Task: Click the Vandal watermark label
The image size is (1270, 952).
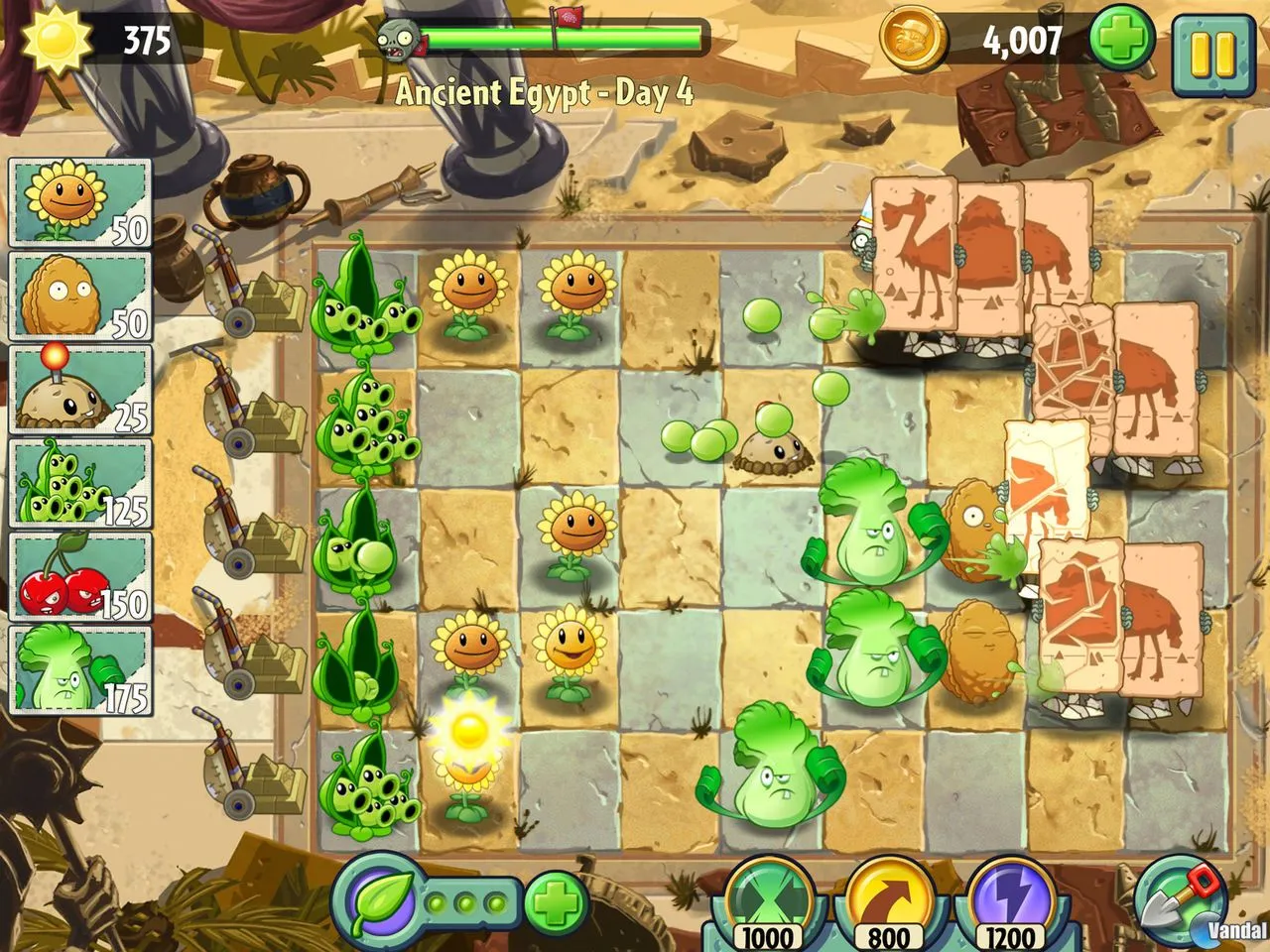Action: pos(1233,930)
